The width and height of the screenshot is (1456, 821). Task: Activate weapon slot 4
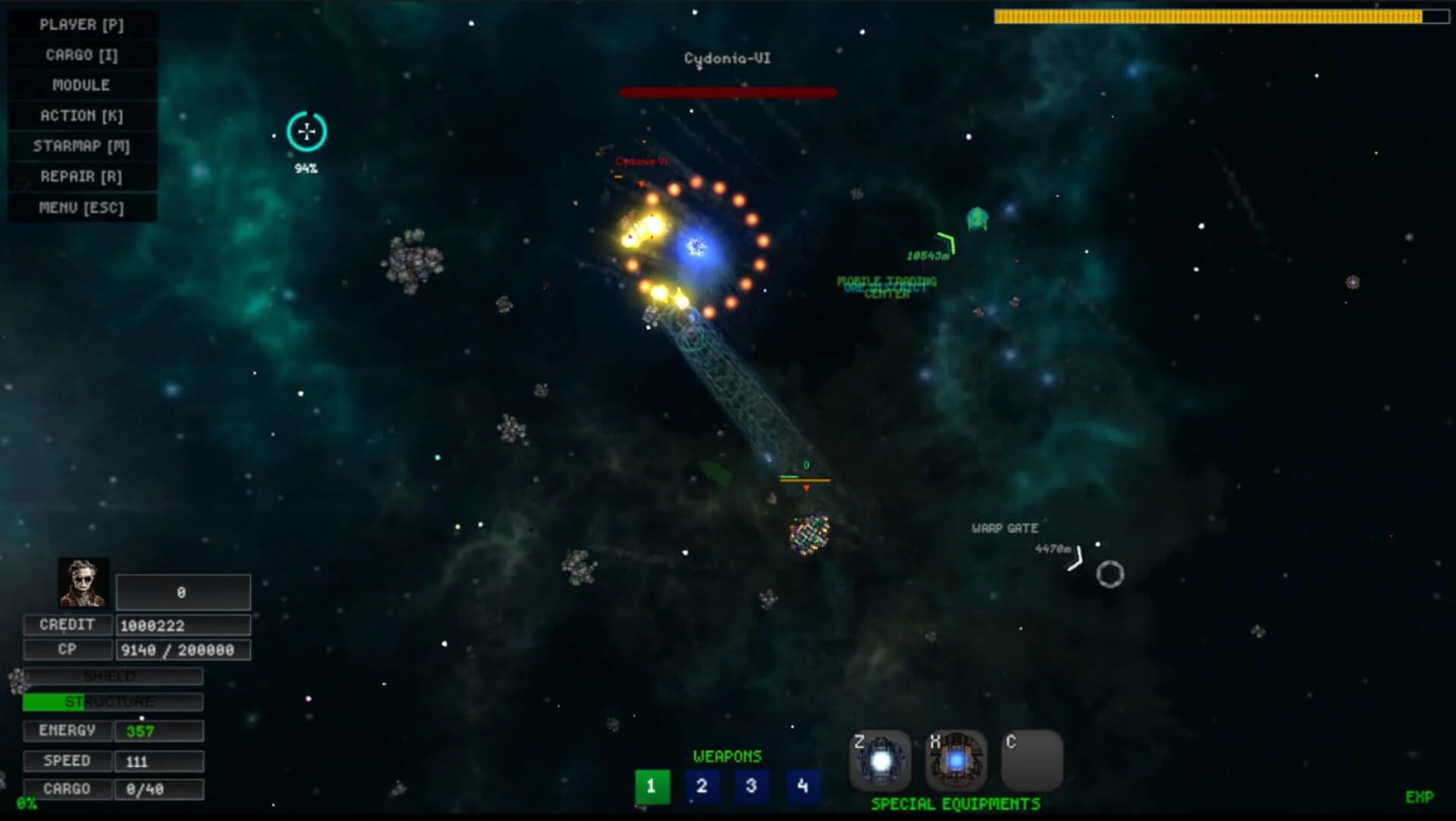tap(801, 788)
